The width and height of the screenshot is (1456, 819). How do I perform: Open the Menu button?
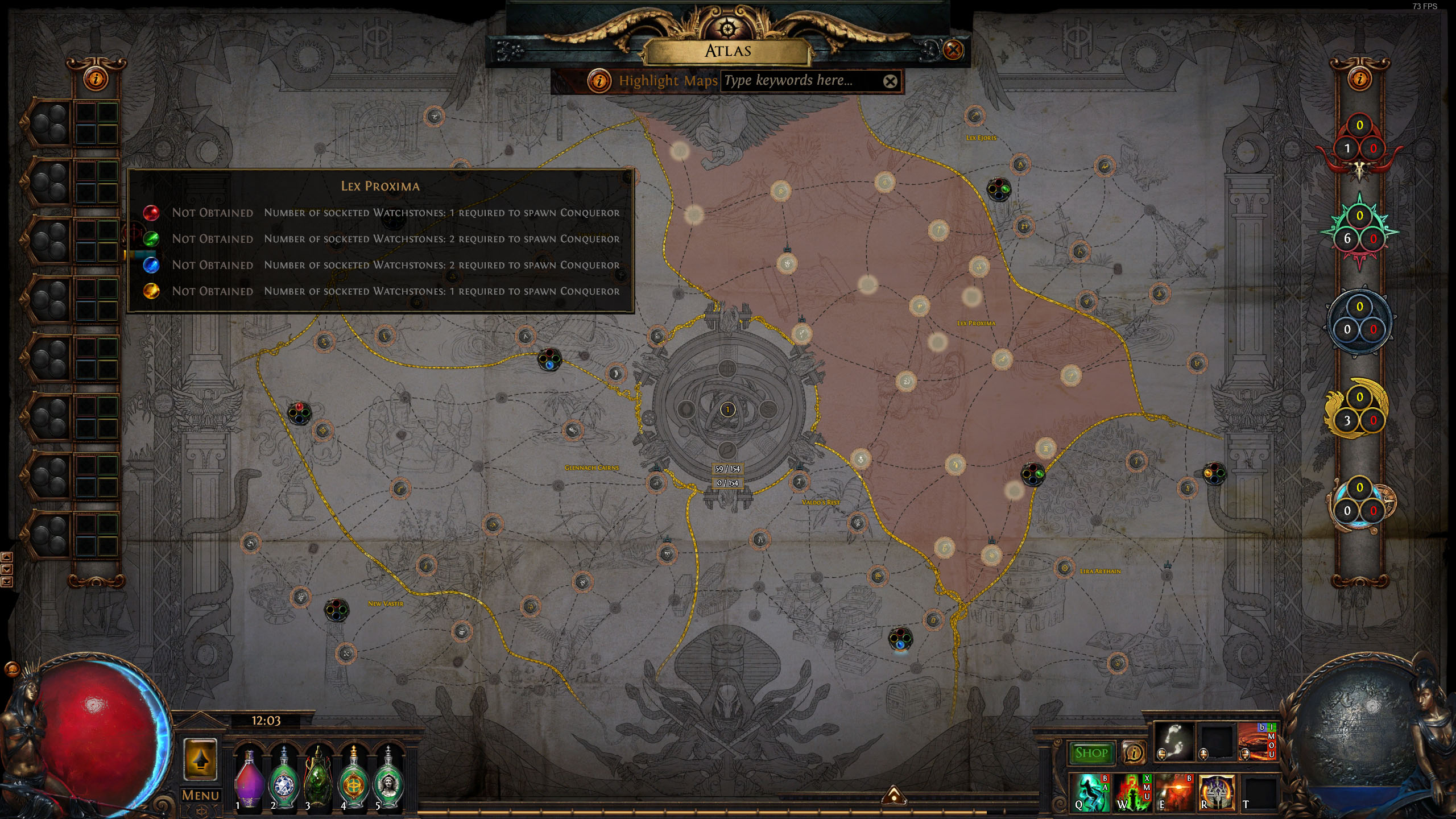pyautogui.click(x=200, y=795)
